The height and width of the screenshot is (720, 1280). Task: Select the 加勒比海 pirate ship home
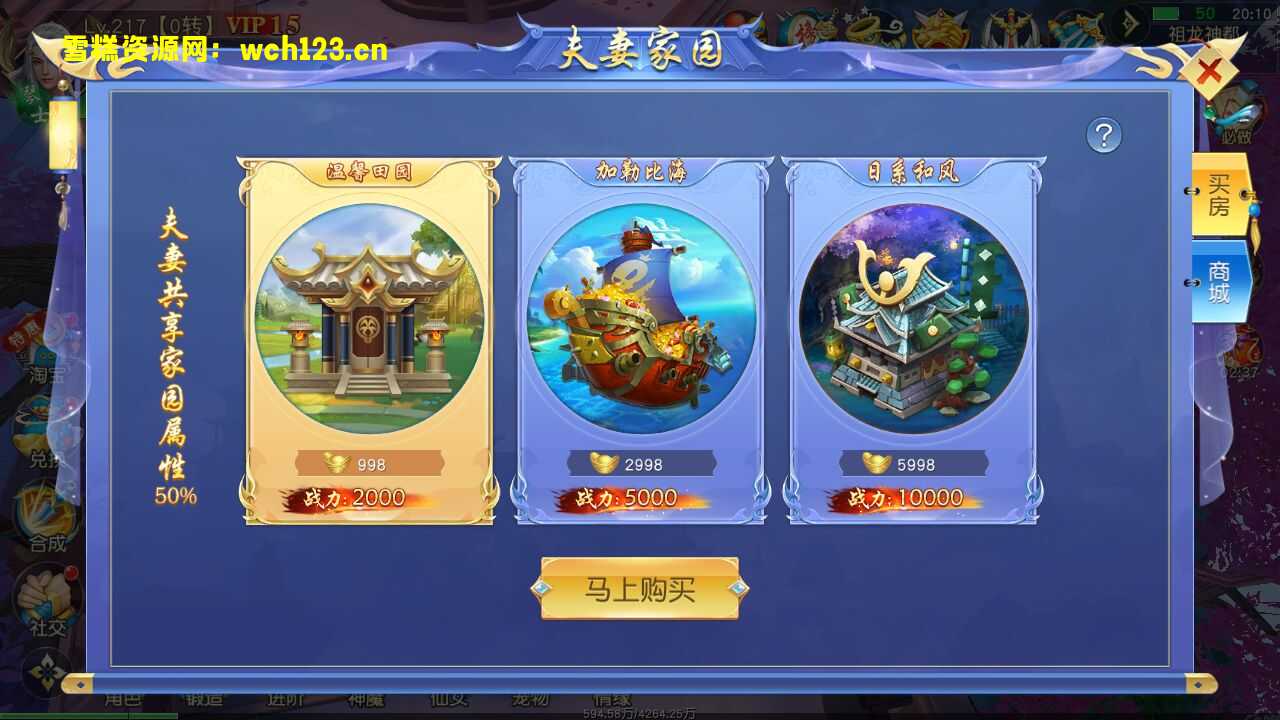tap(640, 320)
